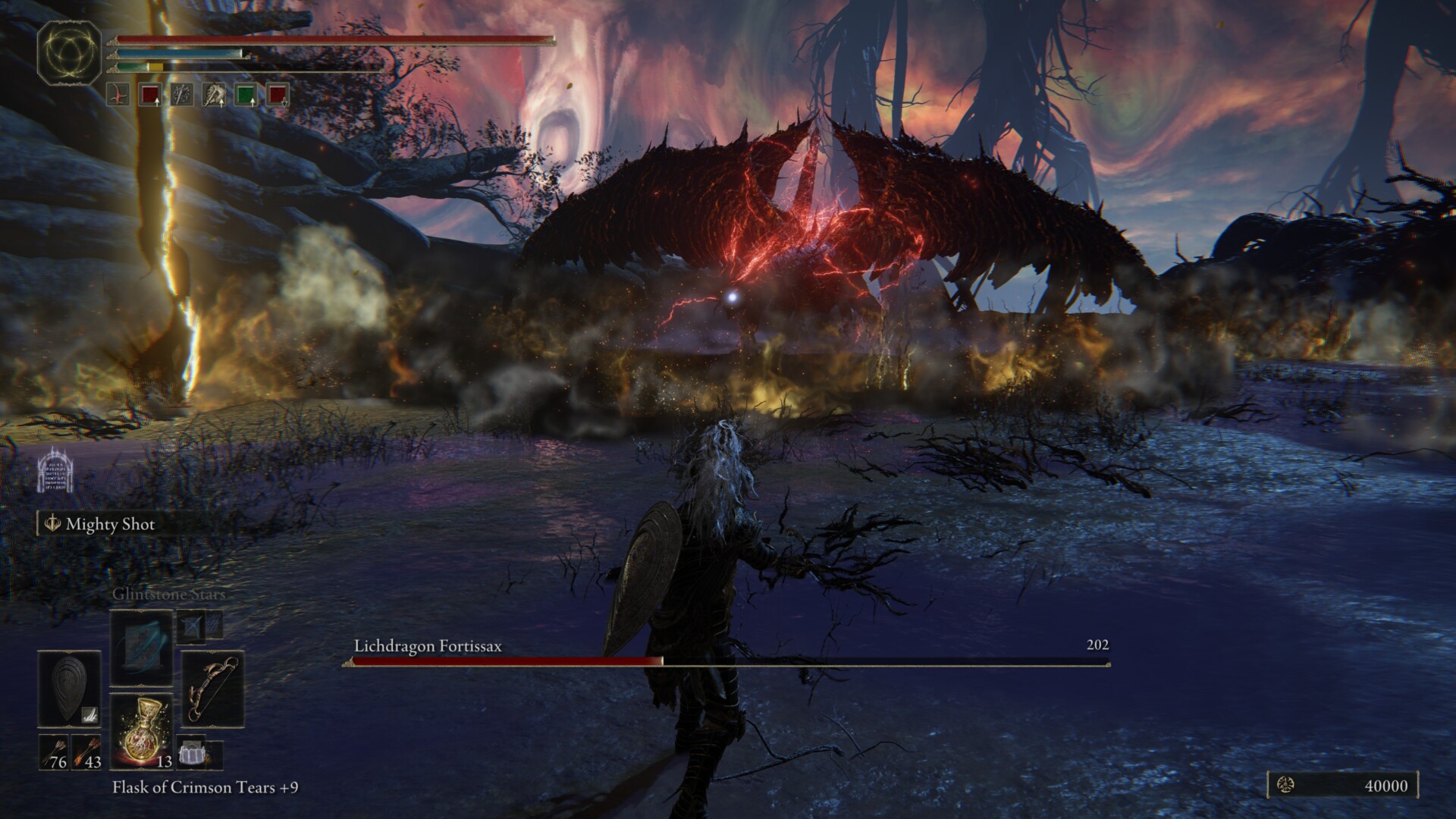Click the red debuff icon with down arrow

[x=277, y=95]
